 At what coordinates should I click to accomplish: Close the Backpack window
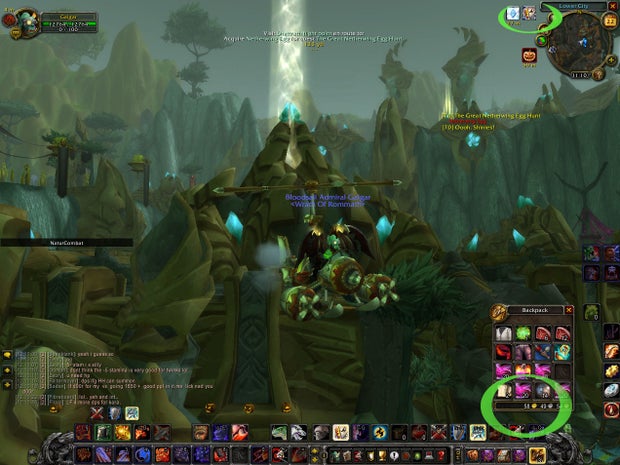569,310
